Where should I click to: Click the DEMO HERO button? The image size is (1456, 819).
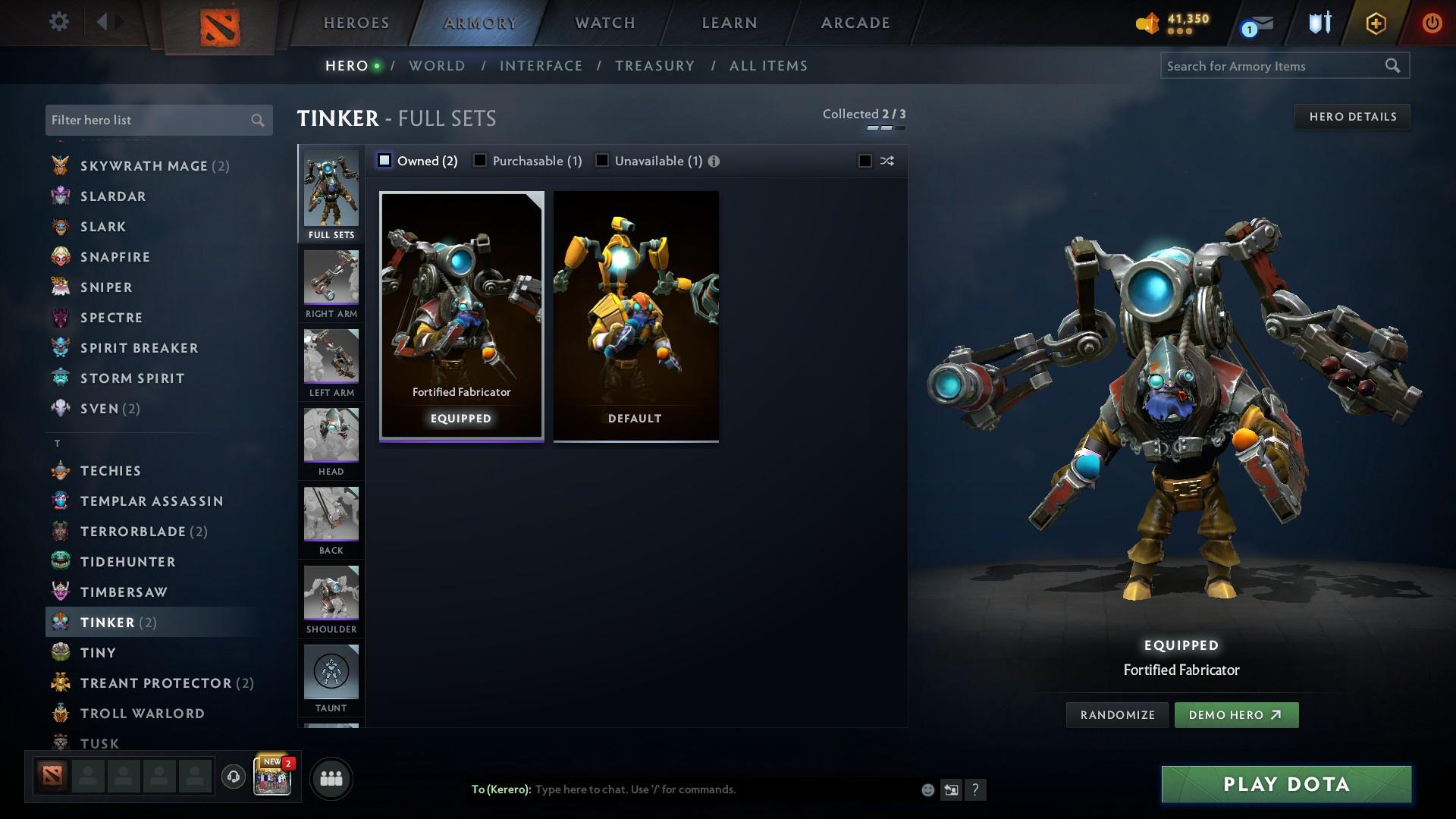click(x=1236, y=714)
